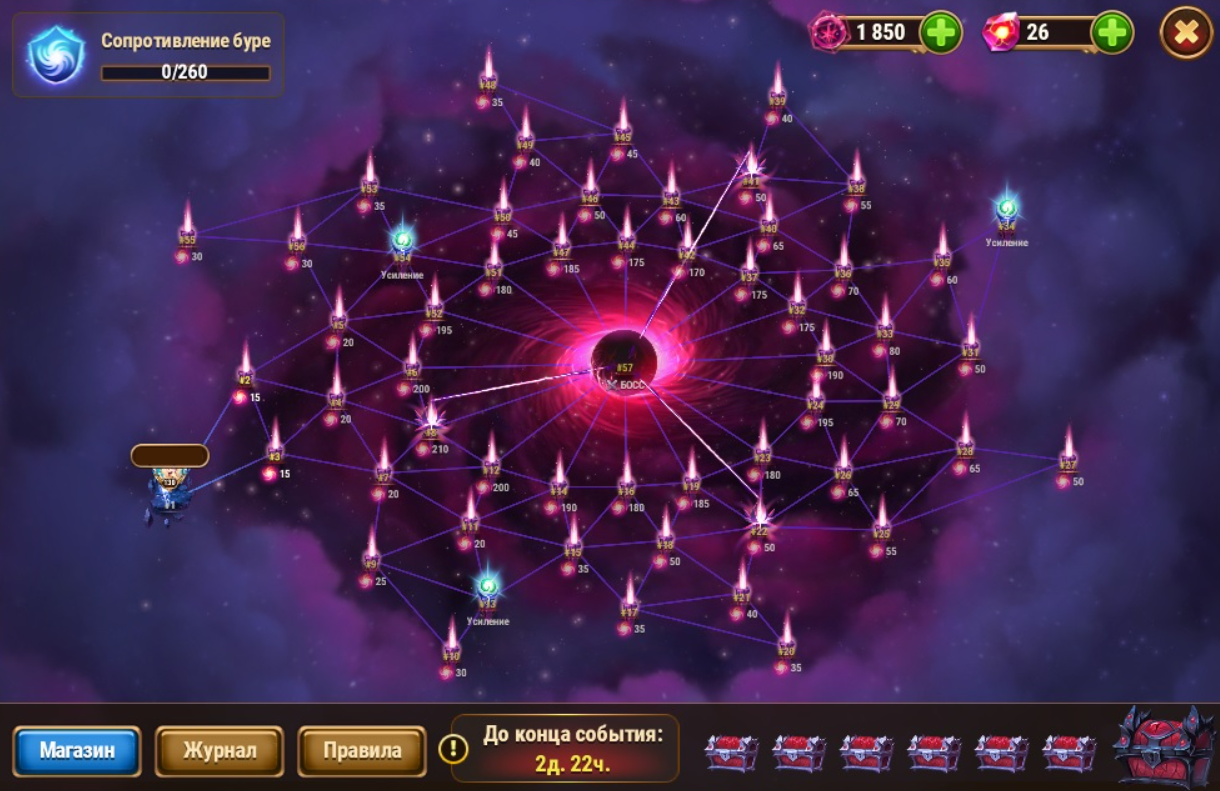Select the Усиление node #34
The height and width of the screenshot is (791, 1220).
point(1006,212)
